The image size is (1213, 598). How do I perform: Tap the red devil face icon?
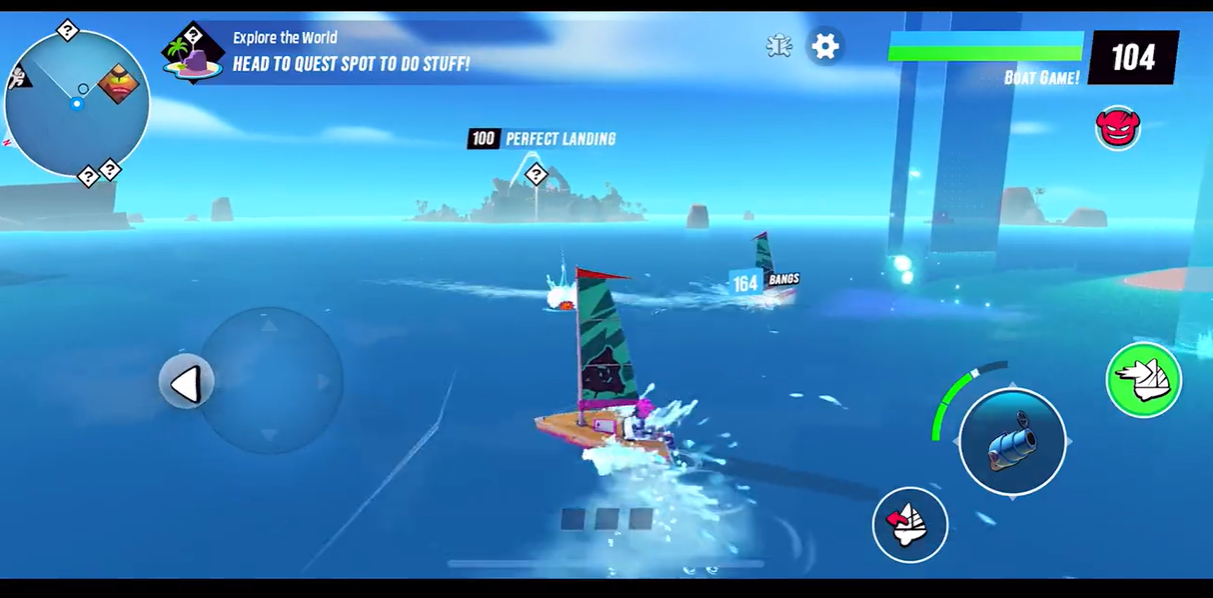(1117, 128)
